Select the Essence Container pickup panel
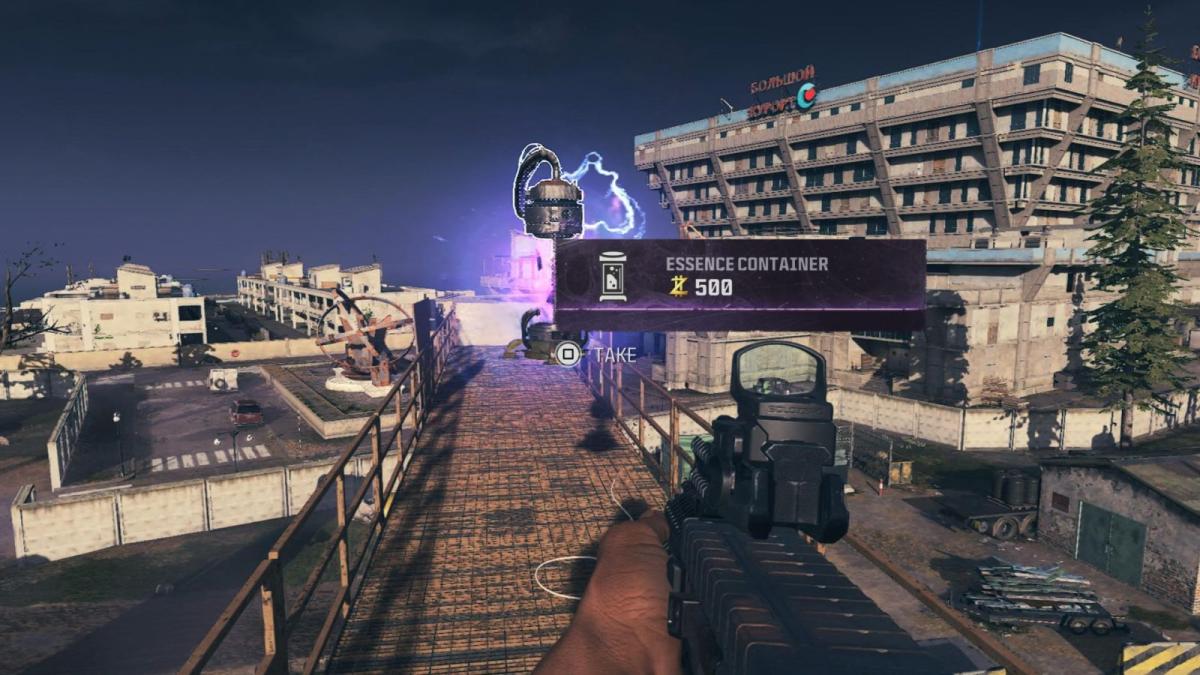This screenshot has height=675, width=1200. coord(740,284)
